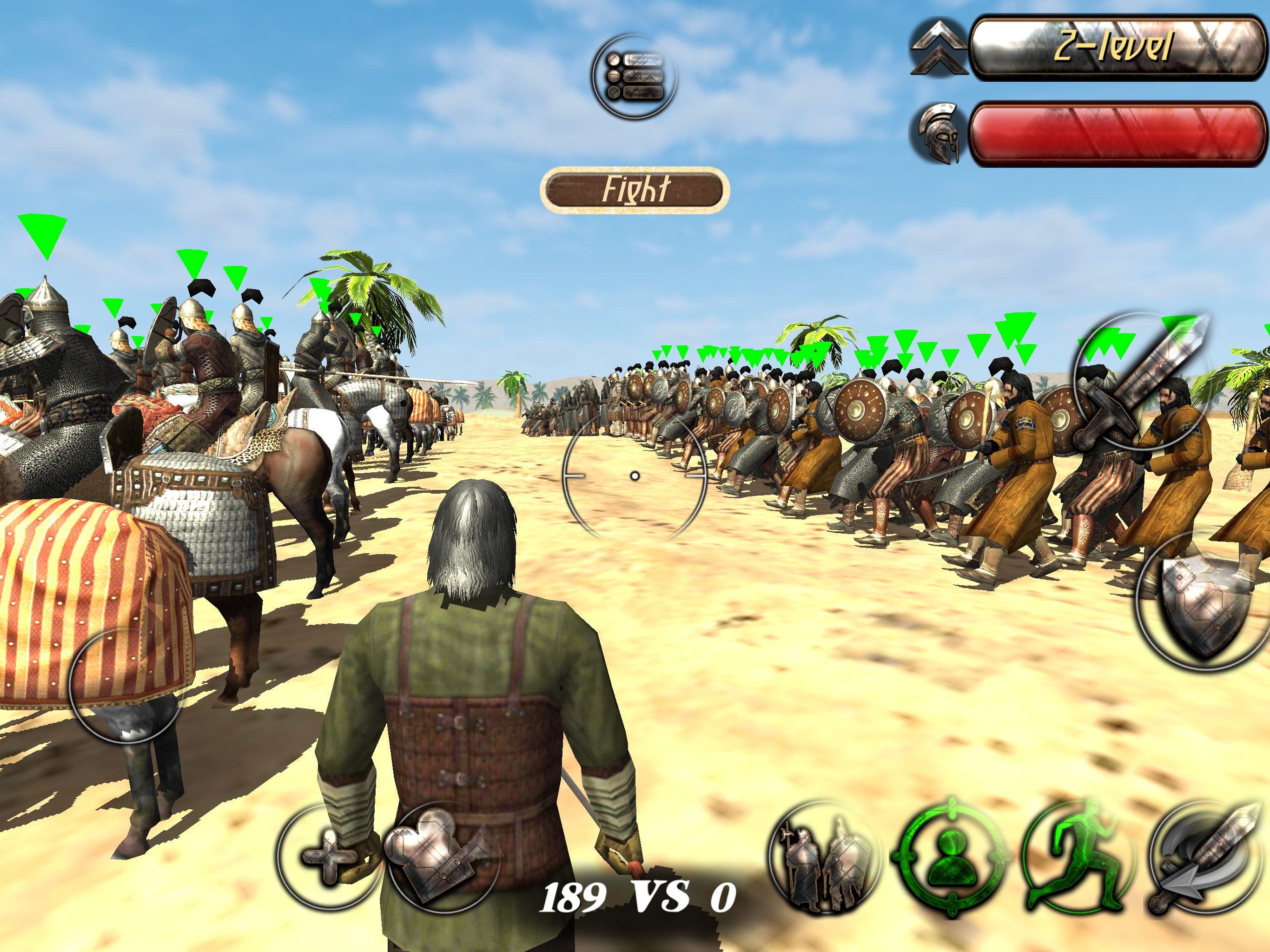Block with the shield icon

click(1204, 604)
